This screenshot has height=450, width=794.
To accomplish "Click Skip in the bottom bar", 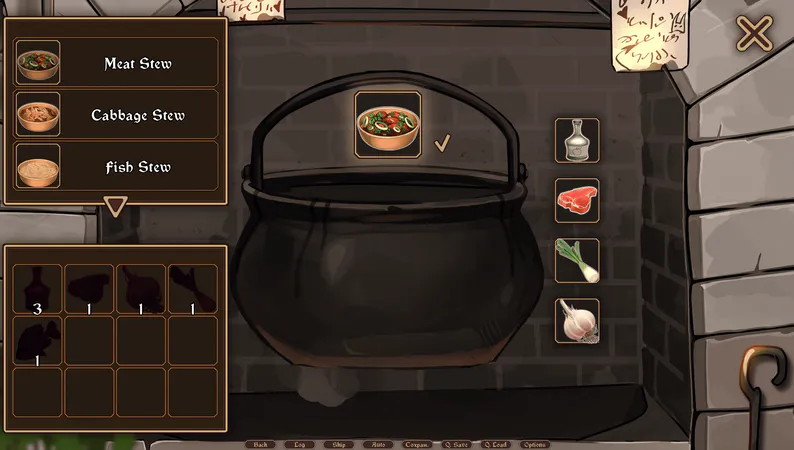I will [x=338, y=444].
